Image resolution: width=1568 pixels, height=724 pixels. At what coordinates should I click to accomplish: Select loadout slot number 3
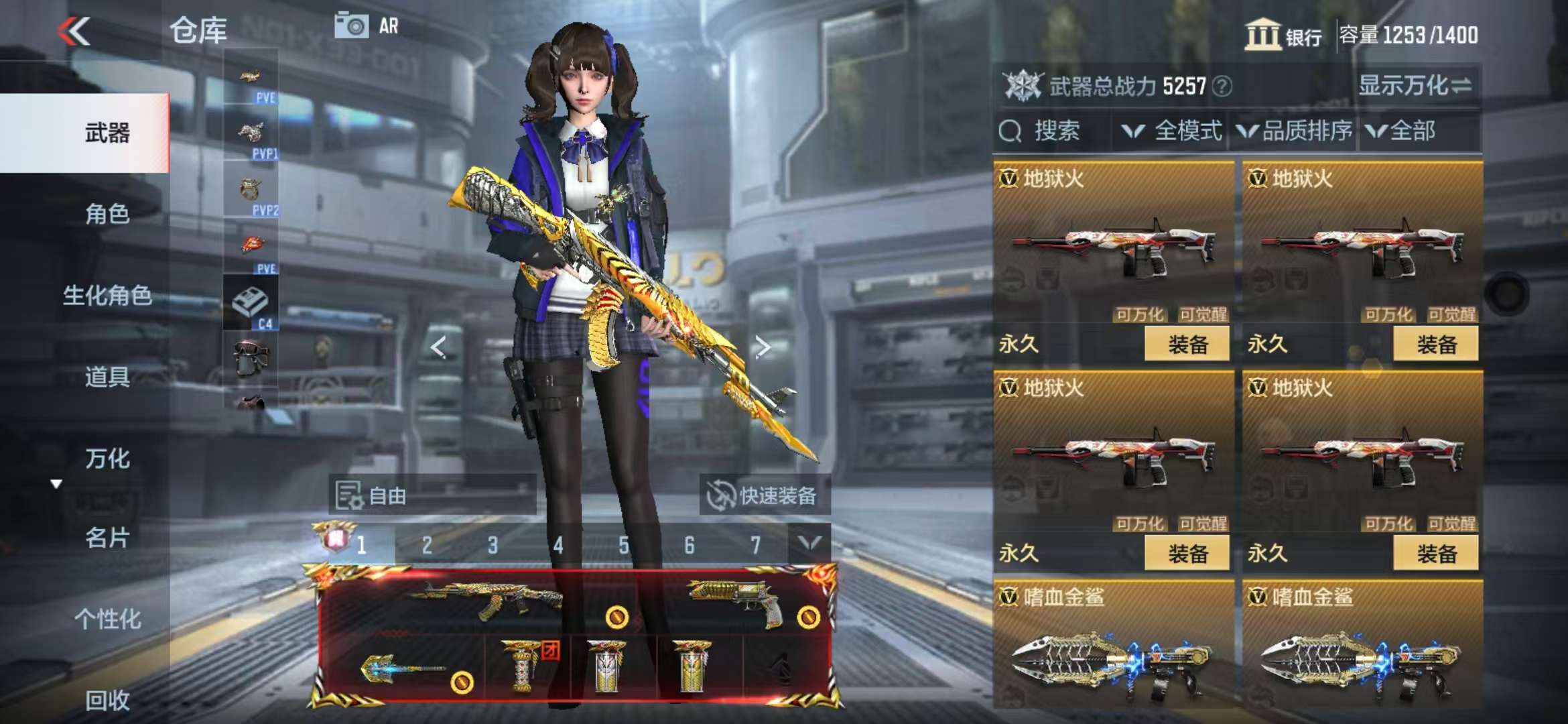point(493,545)
